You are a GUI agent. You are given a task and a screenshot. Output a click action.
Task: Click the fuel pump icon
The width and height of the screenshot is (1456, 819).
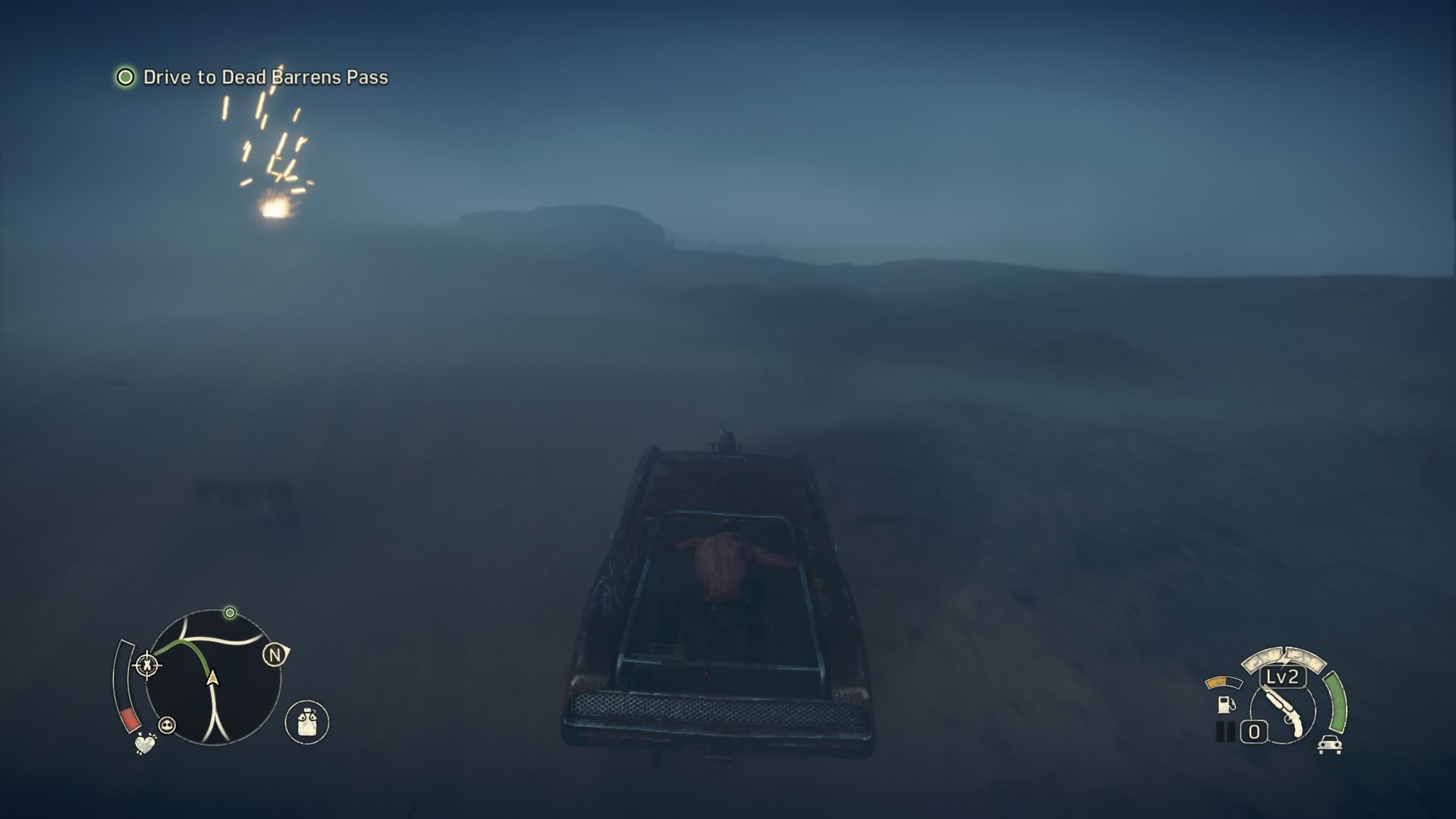point(1226,704)
